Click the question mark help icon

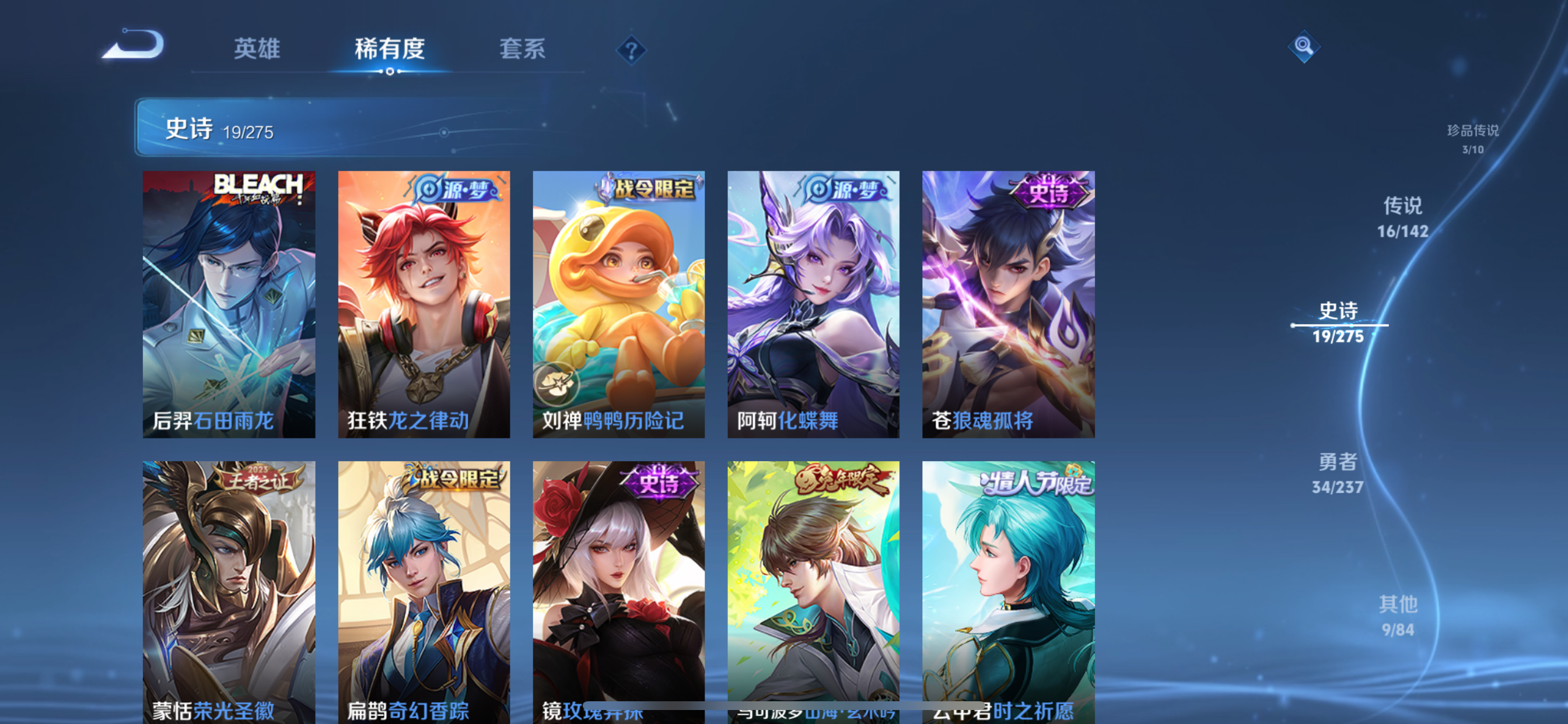pos(632,50)
